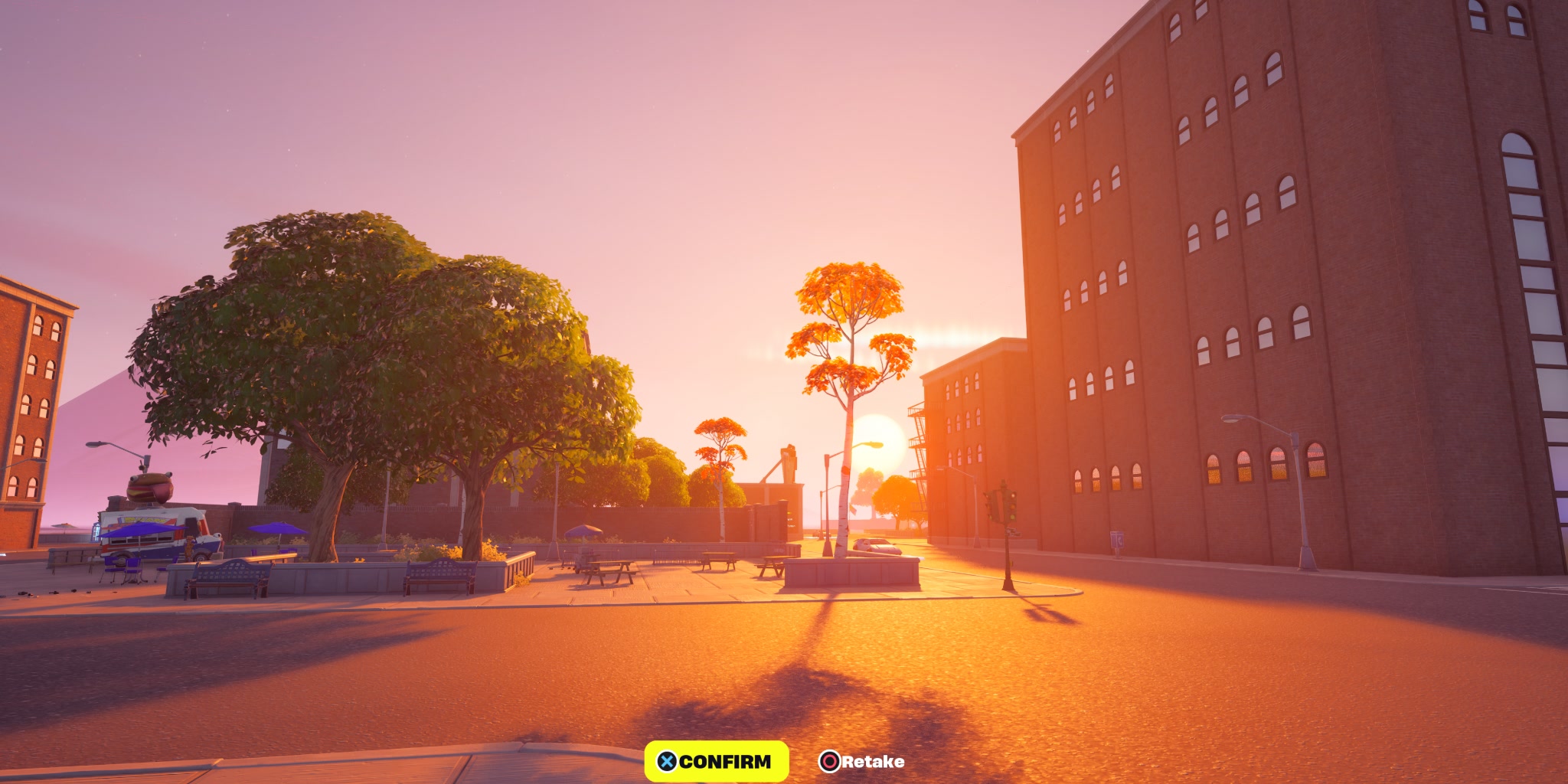Click Retake to discard the snapshot

click(x=871, y=762)
